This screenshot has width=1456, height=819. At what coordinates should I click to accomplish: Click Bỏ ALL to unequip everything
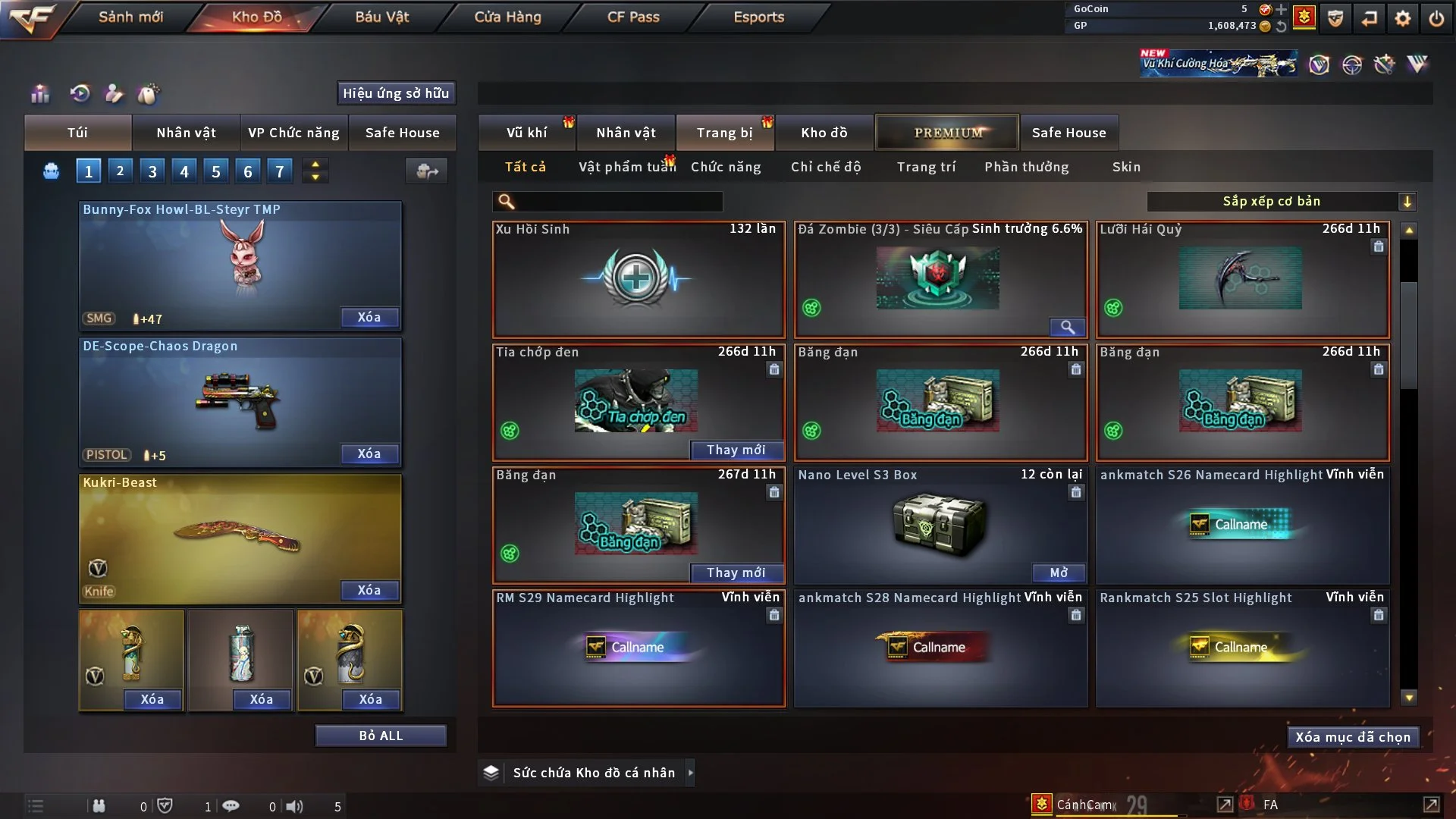point(381,736)
